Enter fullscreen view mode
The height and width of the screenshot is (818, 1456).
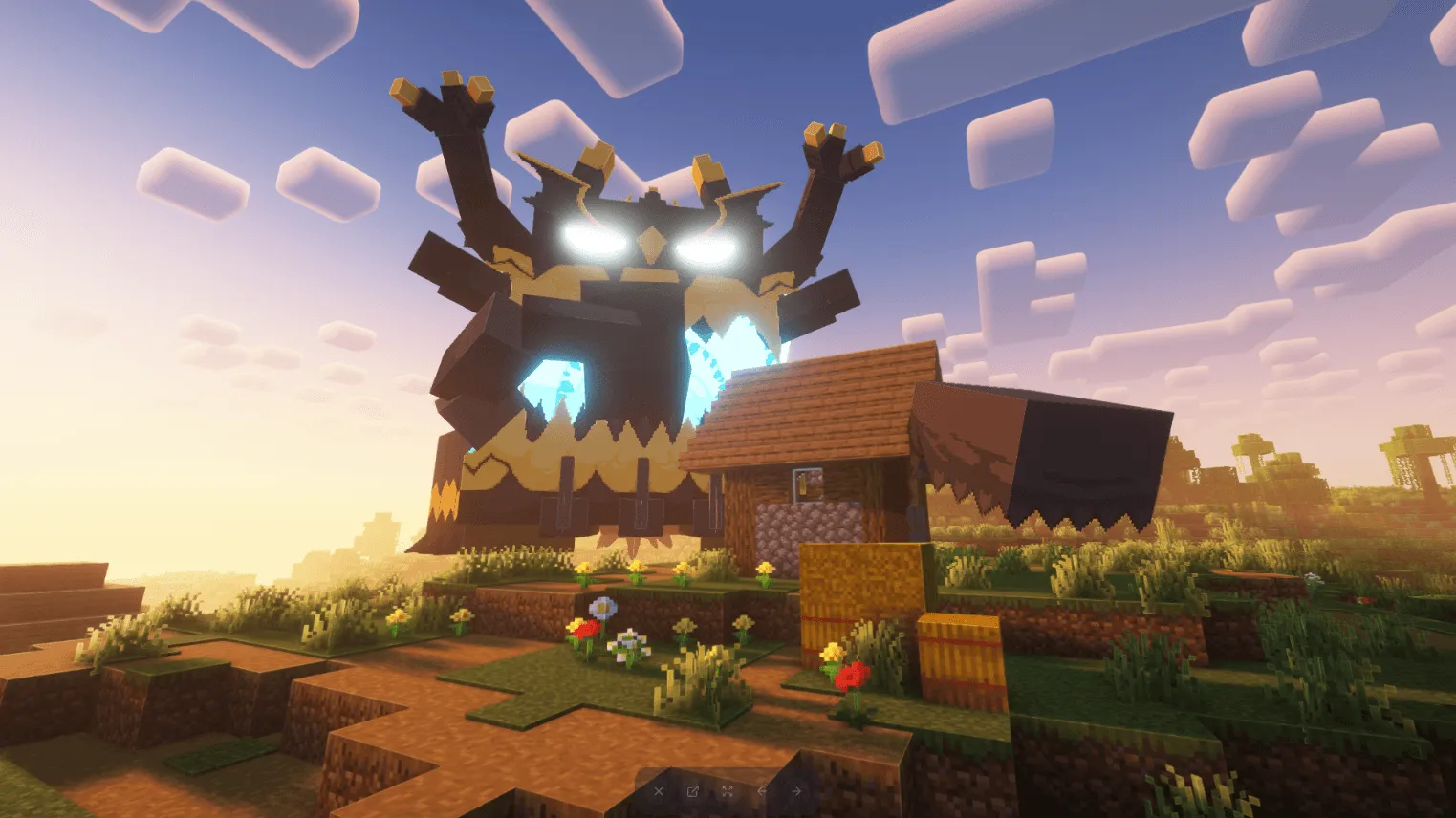click(x=728, y=791)
